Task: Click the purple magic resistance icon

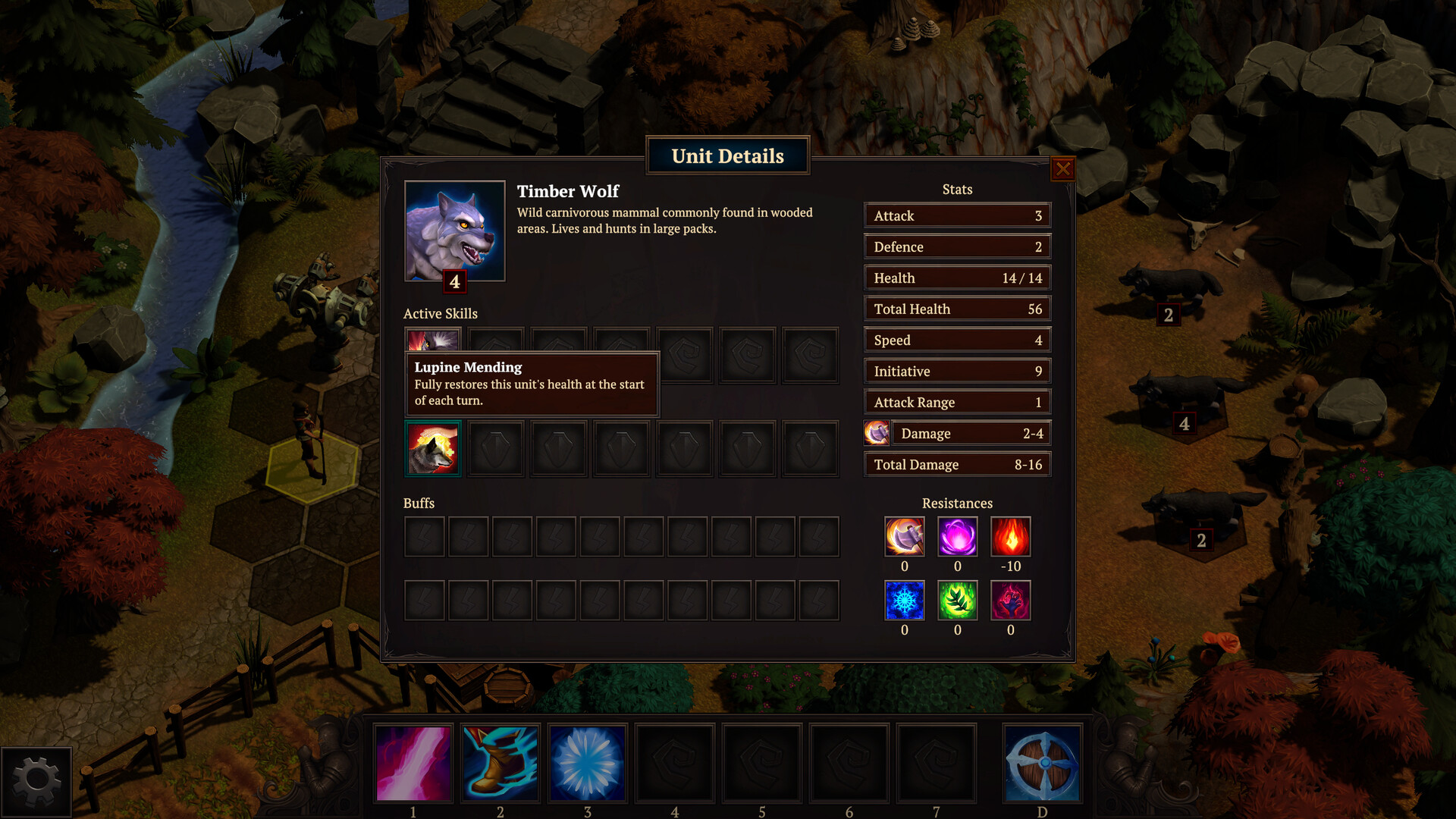Action: (957, 536)
